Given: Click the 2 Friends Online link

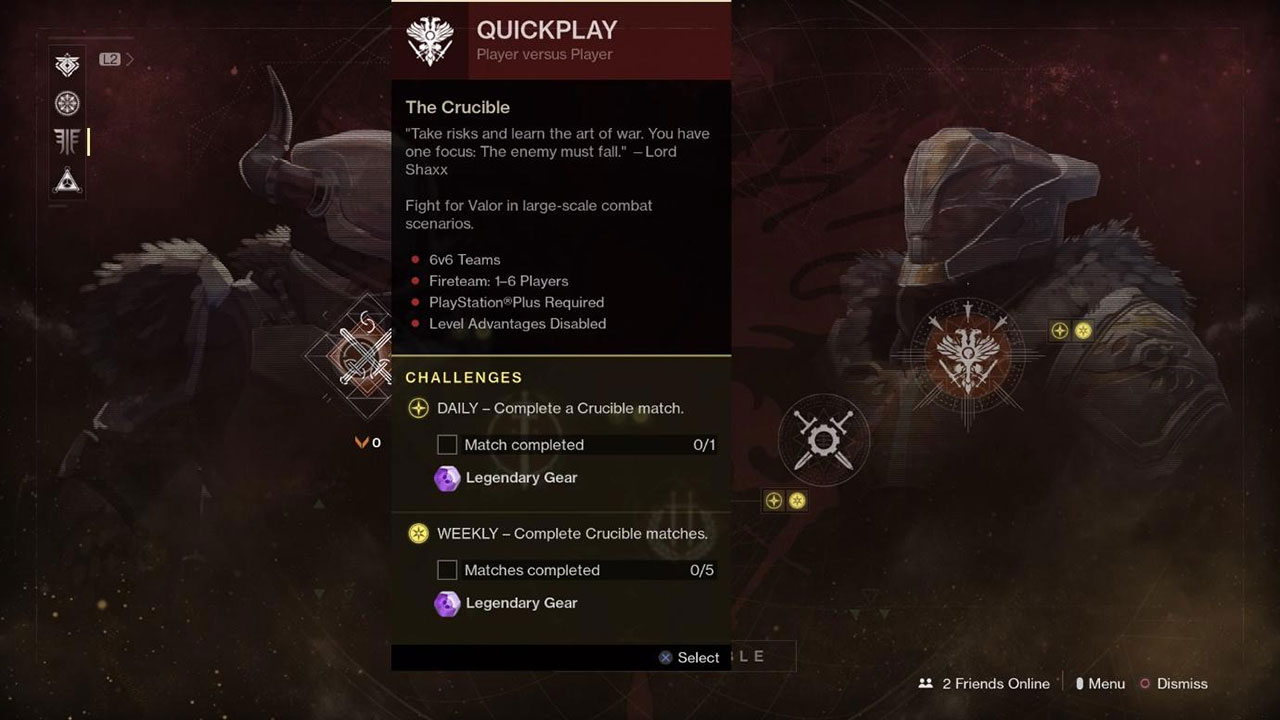Looking at the screenshot, I should click(985, 684).
